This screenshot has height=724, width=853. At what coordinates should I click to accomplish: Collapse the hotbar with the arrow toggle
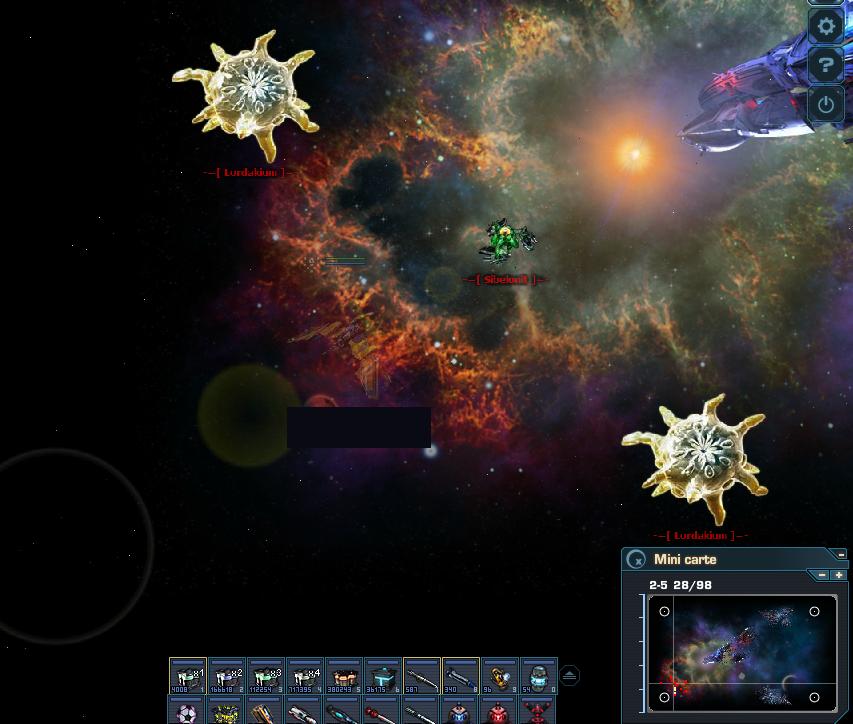coord(569,676)
